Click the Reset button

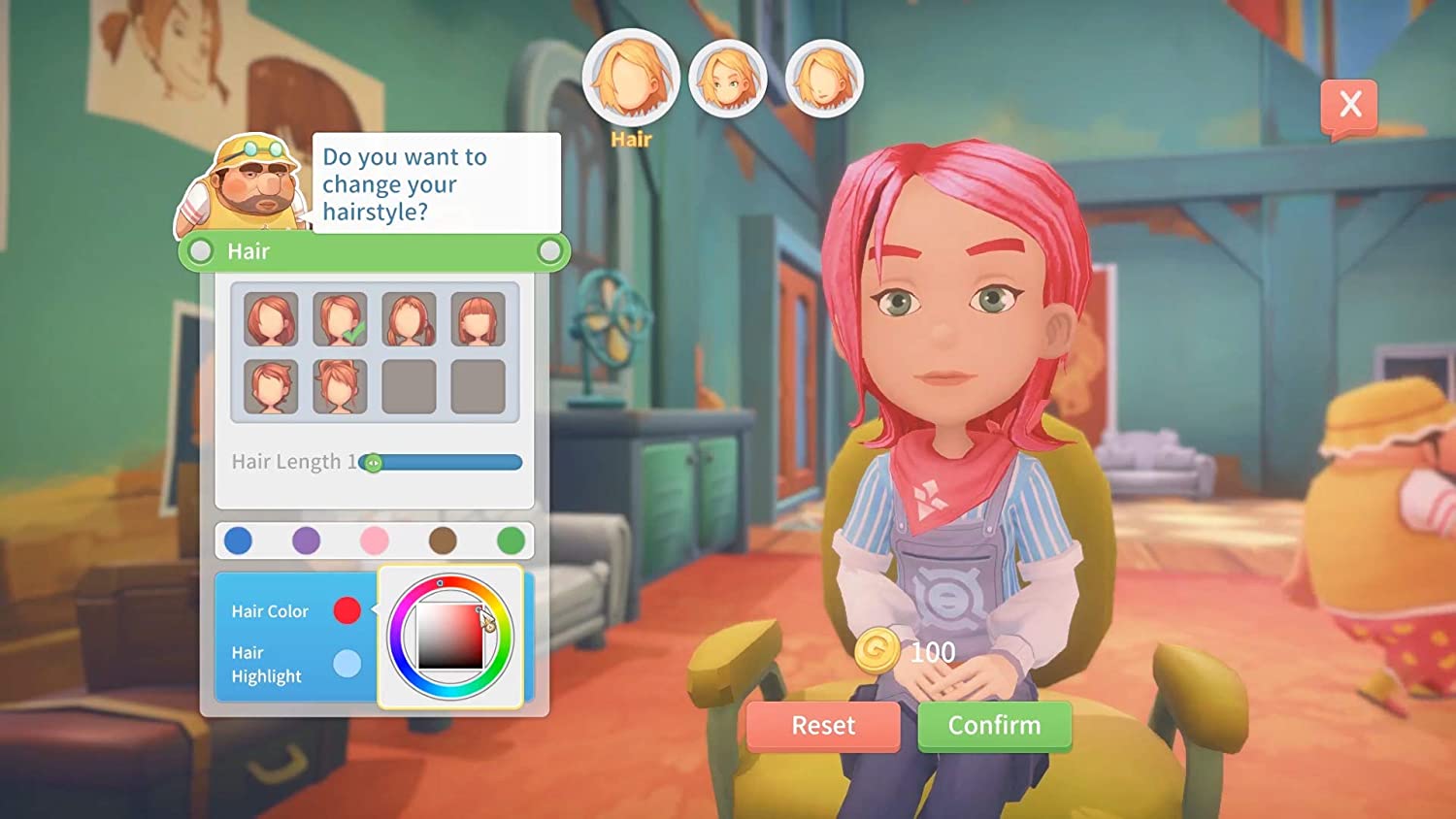click(822, 725)
